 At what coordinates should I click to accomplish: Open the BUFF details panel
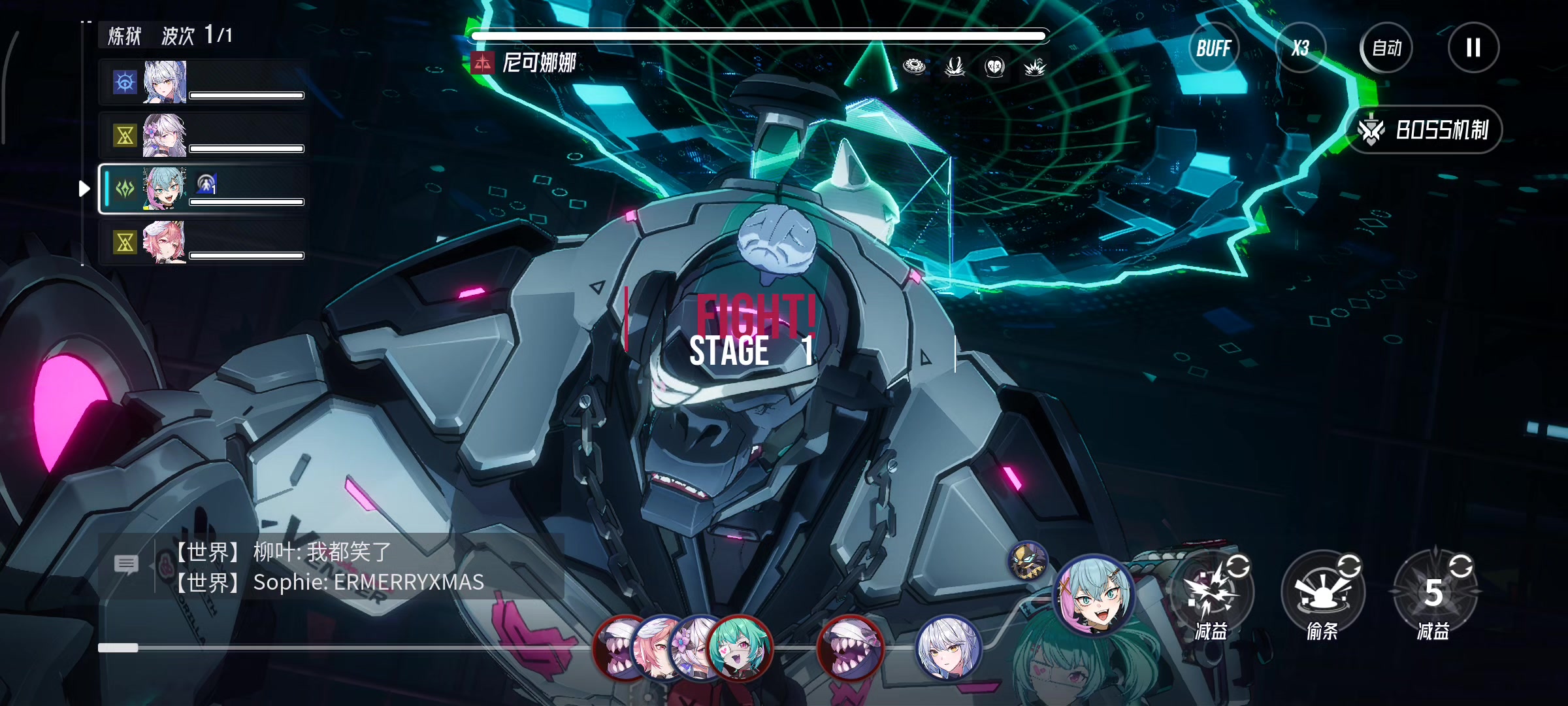(1213, 48)
